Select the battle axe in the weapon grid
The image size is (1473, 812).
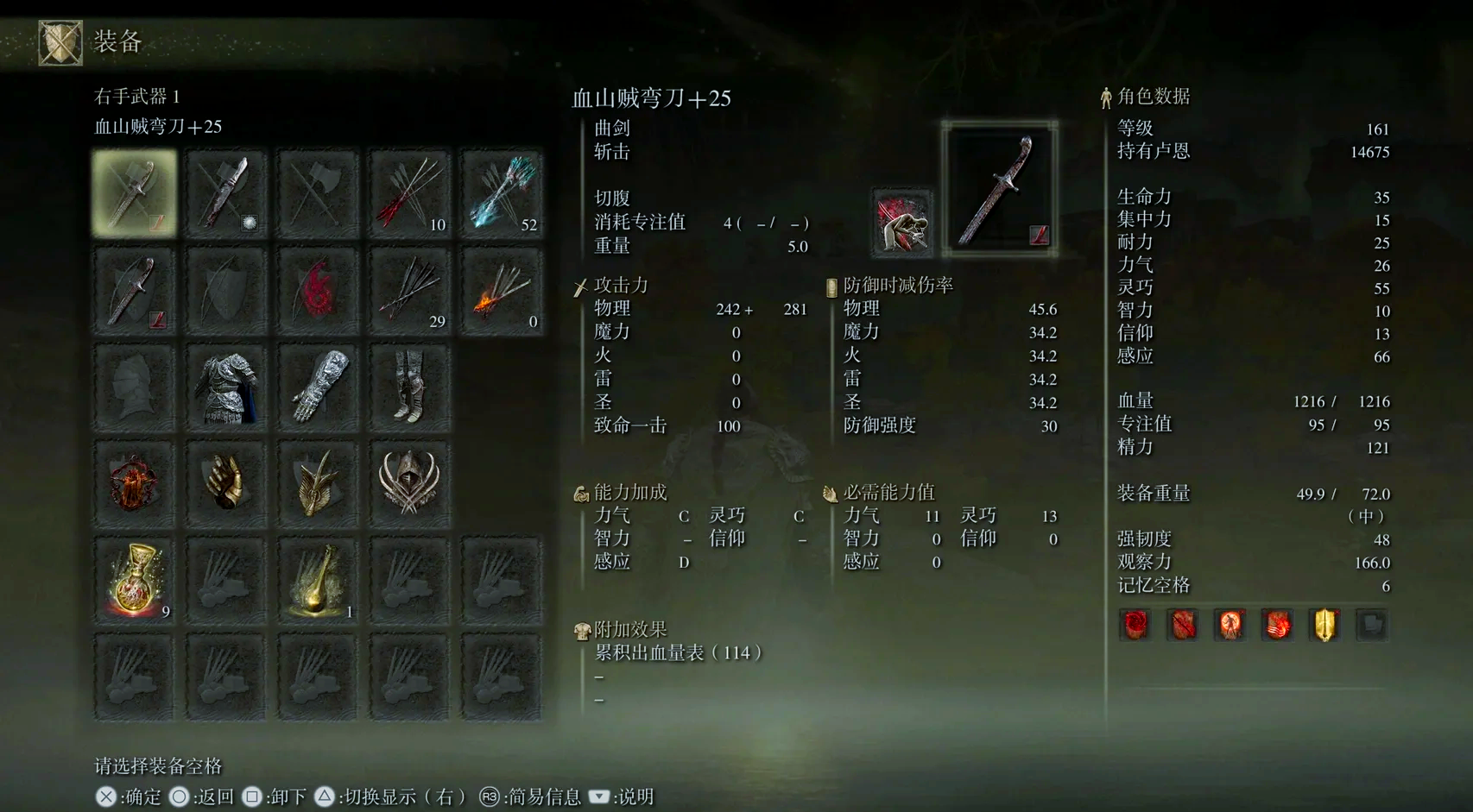pyautogui.click(x=317, y=192)
